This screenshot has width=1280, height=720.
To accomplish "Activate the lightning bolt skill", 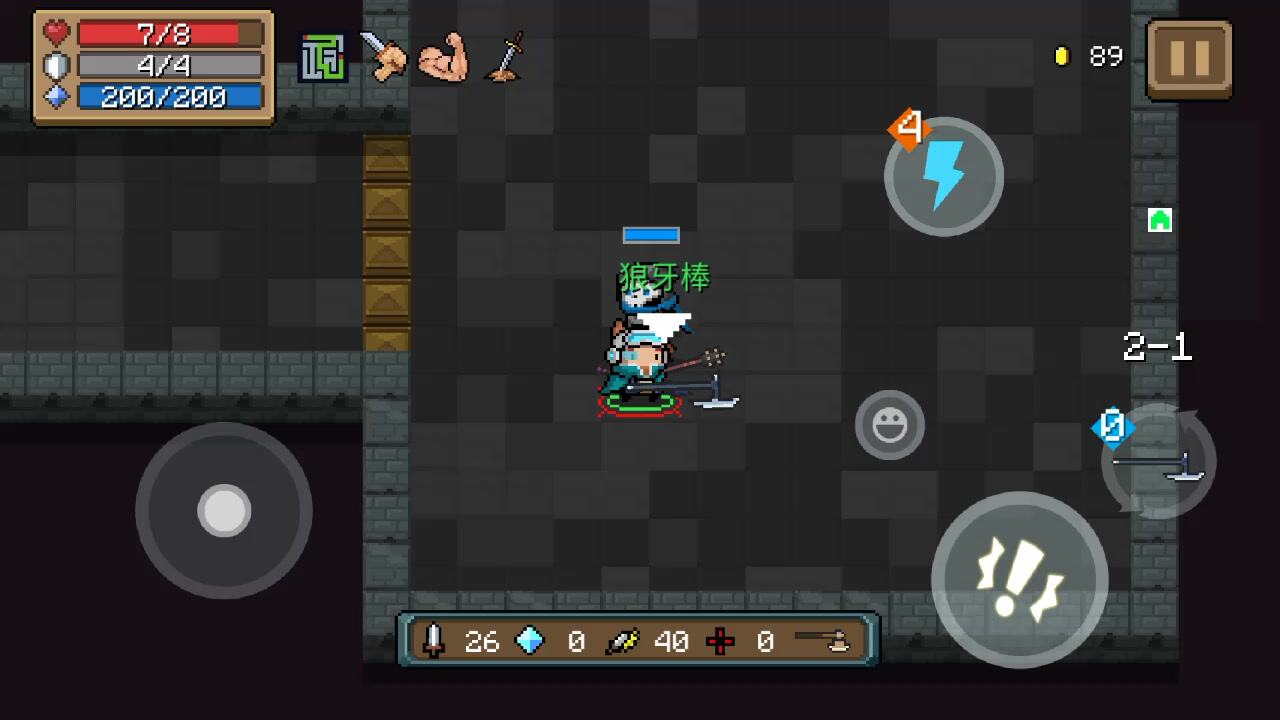I will 943,177.
